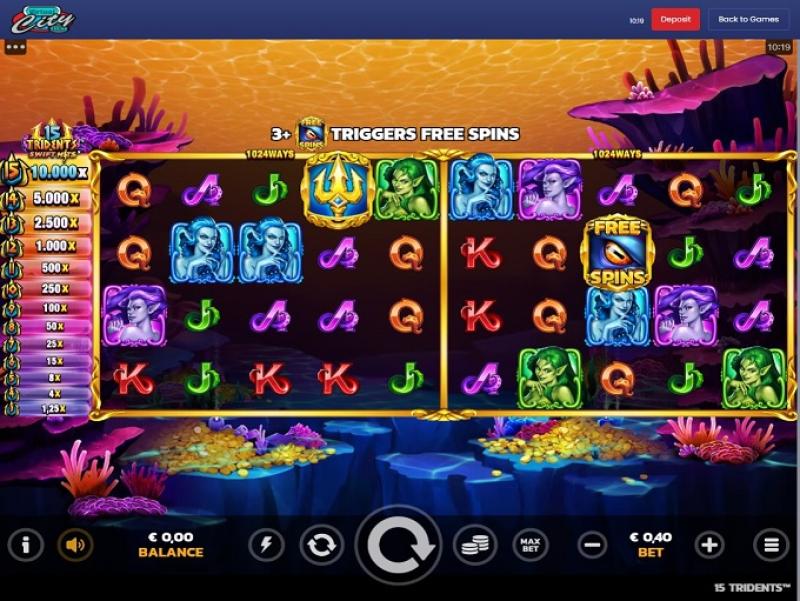Open the coin stack bet settings
Screen dimensions: 800x601
[x=476, y=545]
